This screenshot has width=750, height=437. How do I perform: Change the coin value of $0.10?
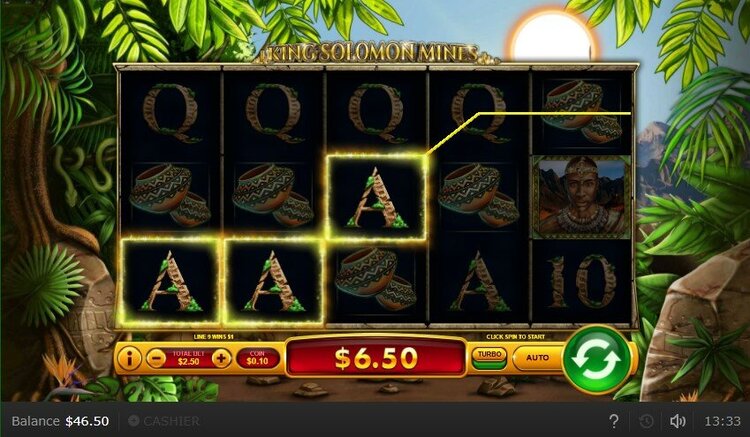point(257,357)
